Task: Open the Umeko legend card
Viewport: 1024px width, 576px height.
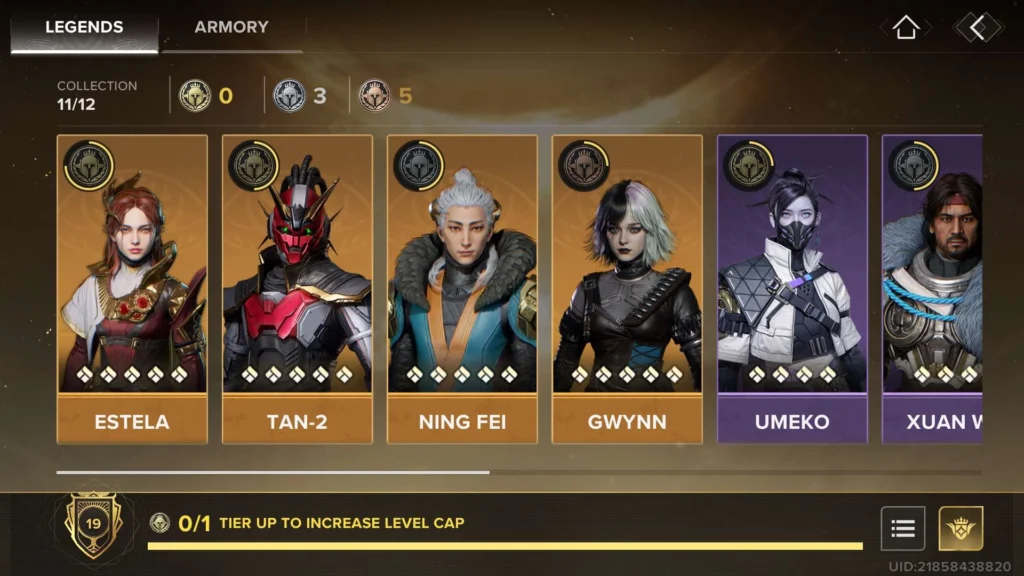Action: point(792,288)
